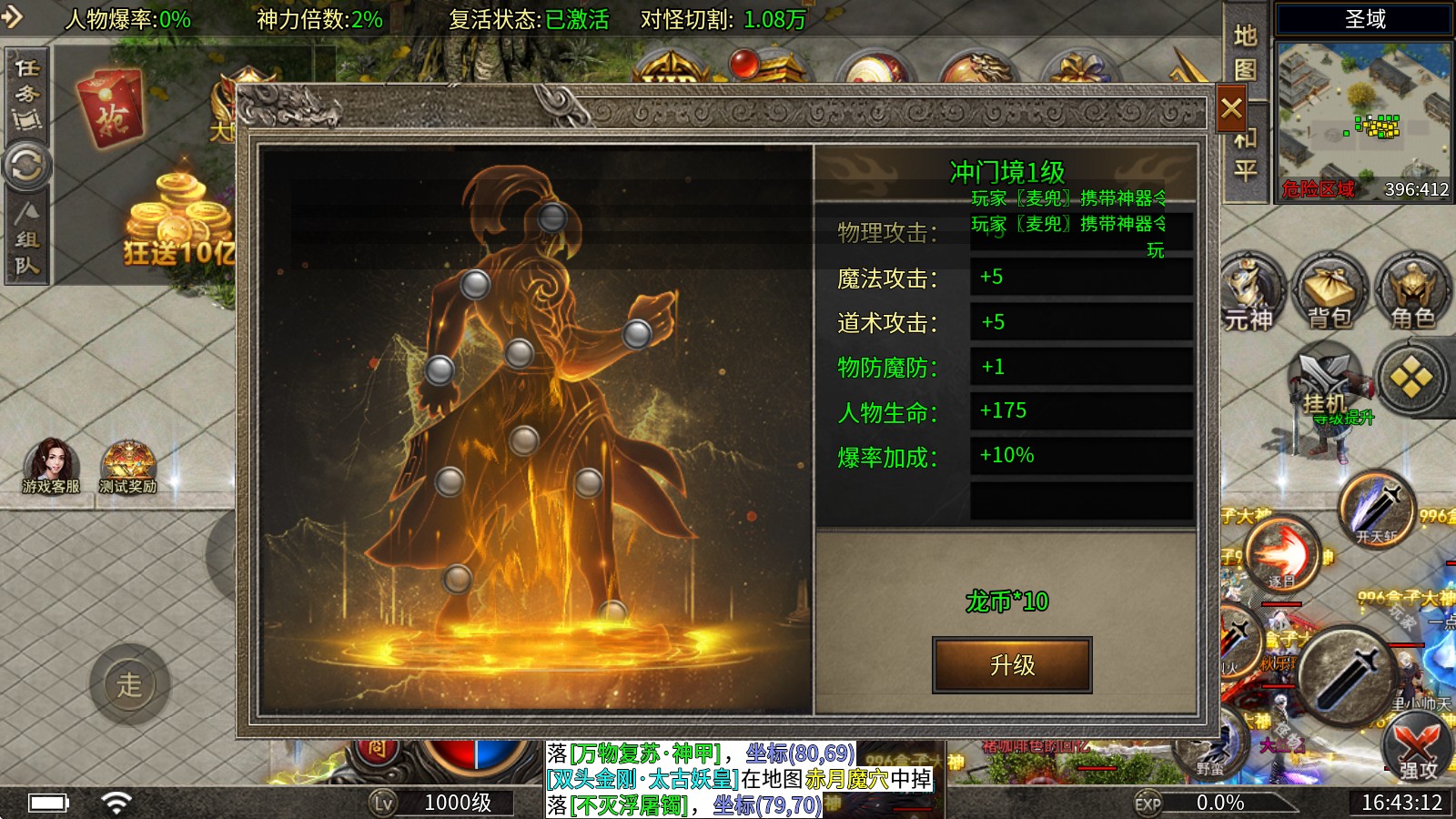This screenshot has width=1456, height=819.
Task: Activate the 逐日 flame skill
Action: click(1280, 555)
